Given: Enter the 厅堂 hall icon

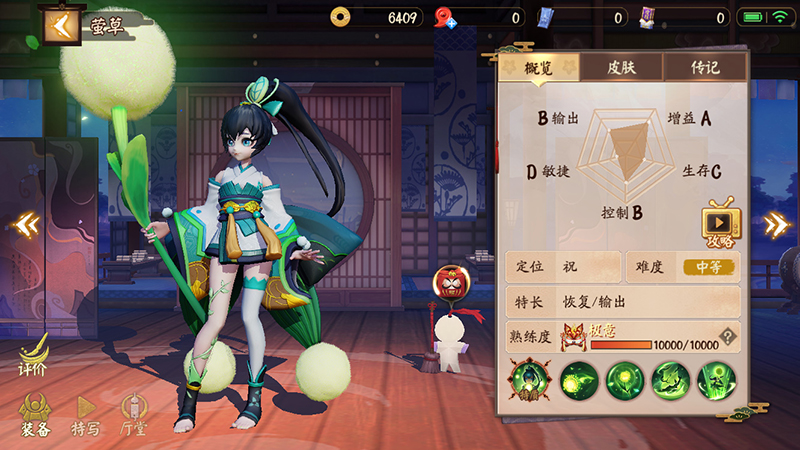Looking at the screenshot, I should [134, 412].
